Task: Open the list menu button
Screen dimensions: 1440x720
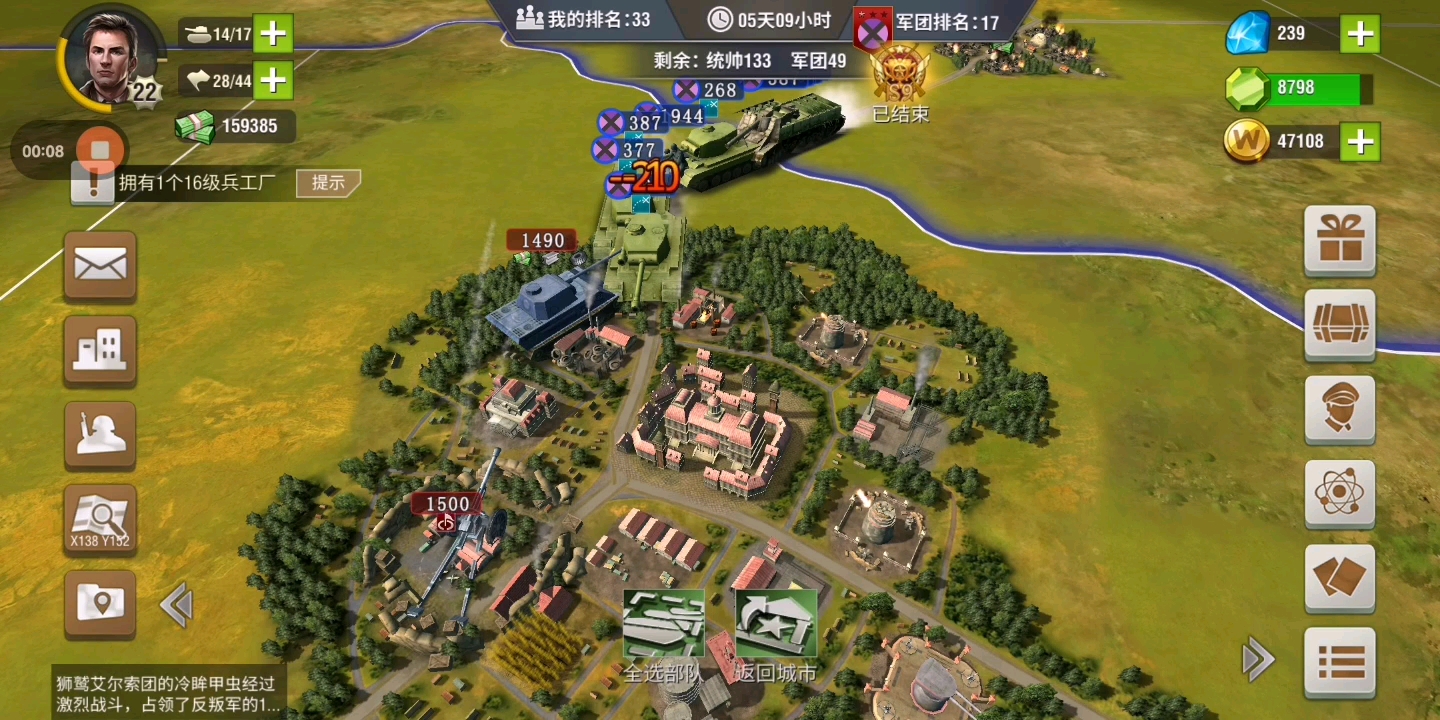Action: [x=1340, y=662]
